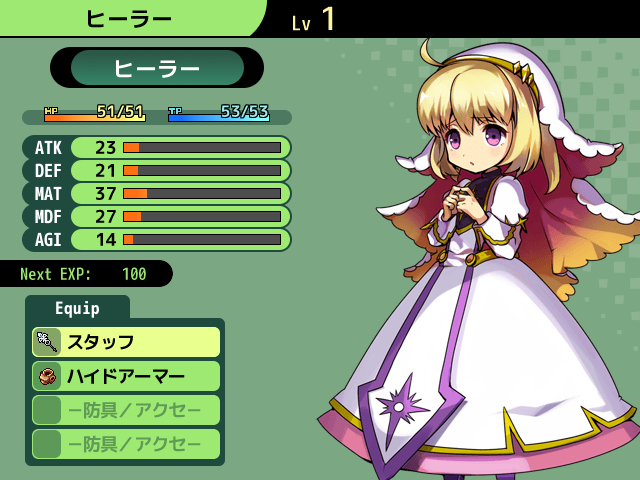Choose the ハイドアーマー armor slot
This screenshot has height=480, width=640.
[x=125, y=376]
